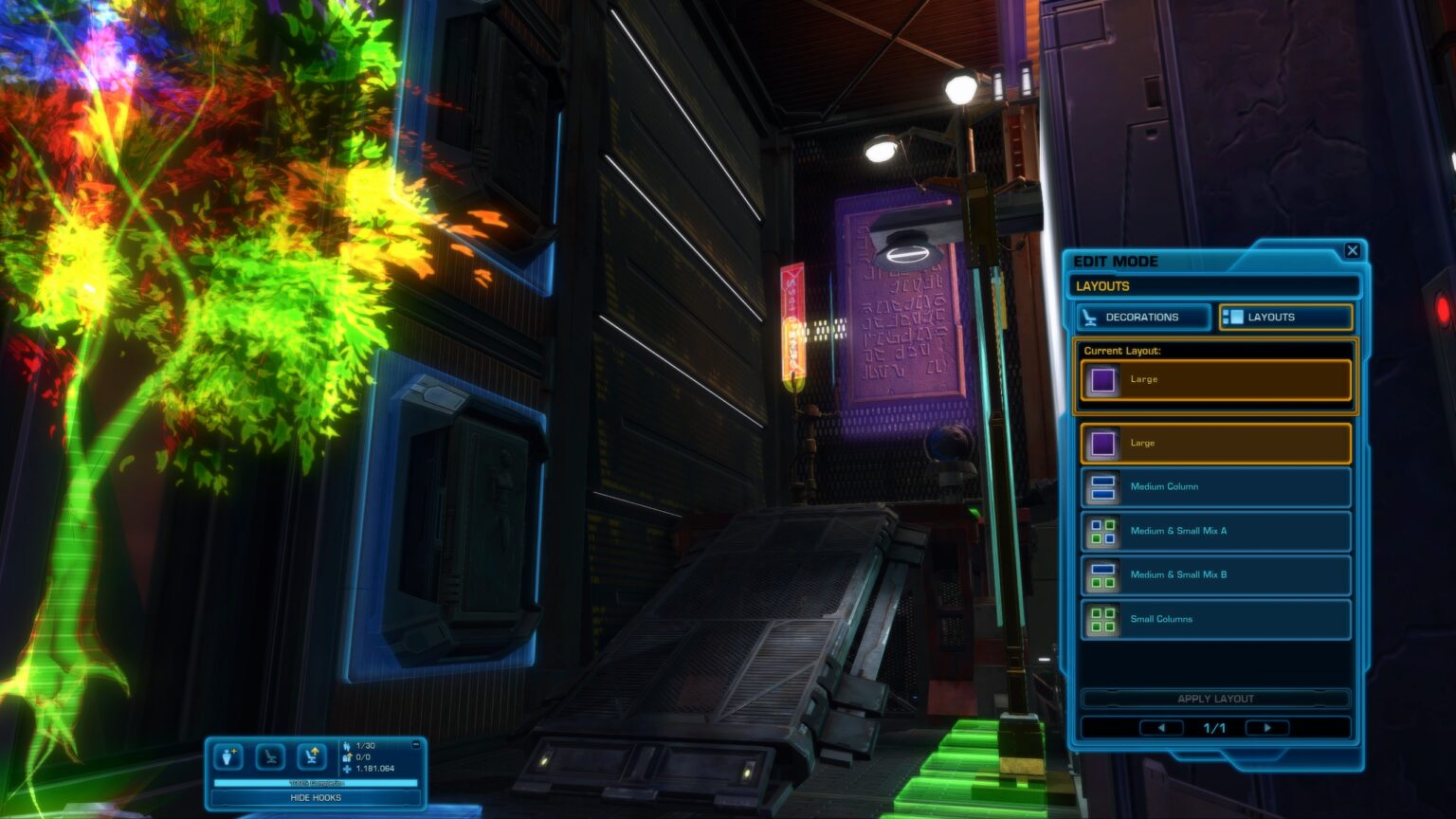Image resolution: width=1456 pixels, height=819 pixels.
Task: Click the completion progress bar
Action: tap(316, 782)
